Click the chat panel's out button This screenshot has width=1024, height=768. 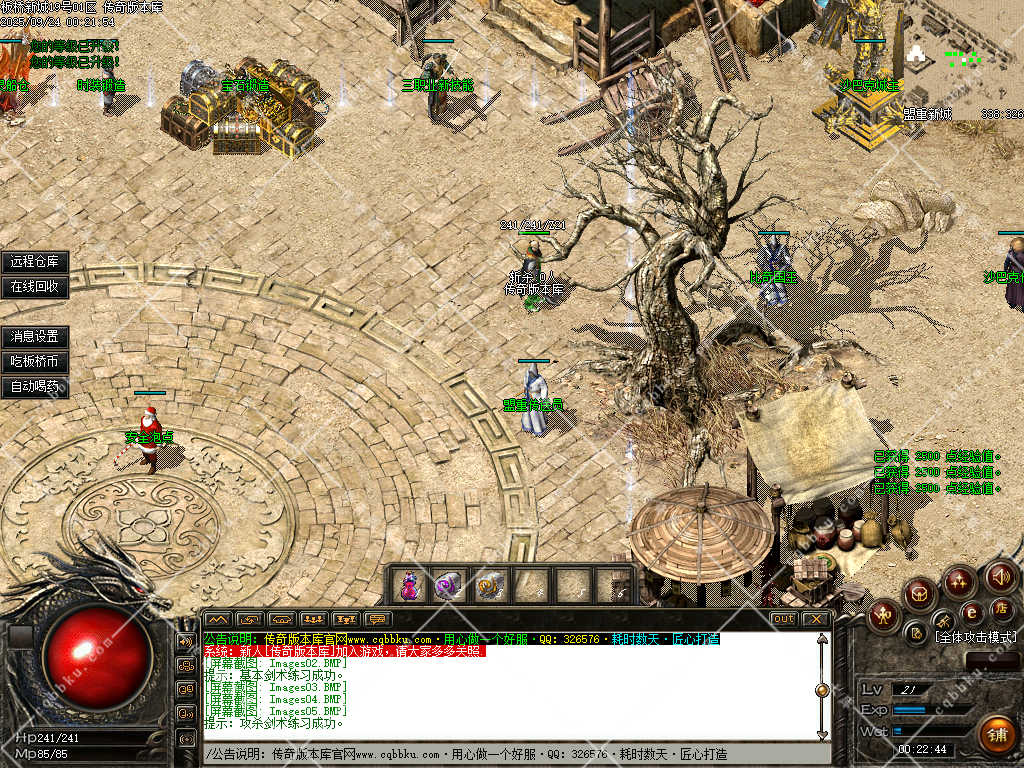coord(784,619)
